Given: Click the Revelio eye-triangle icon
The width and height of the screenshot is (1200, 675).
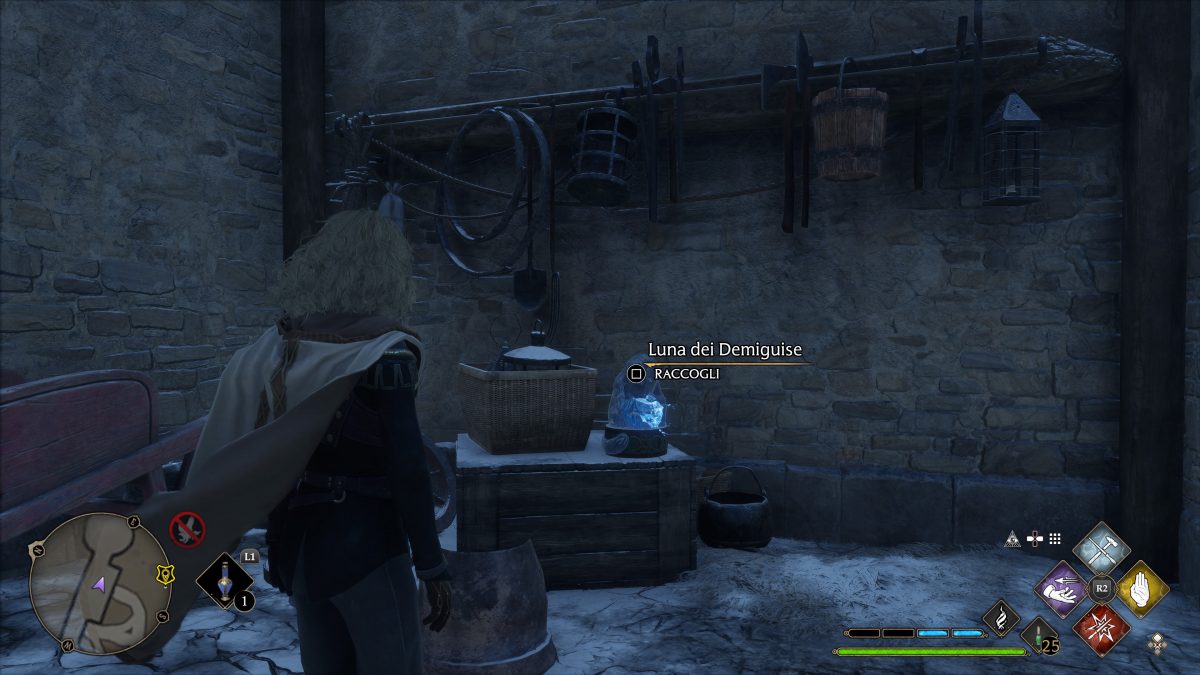Looking at the screenshot, I should 1013,539.
